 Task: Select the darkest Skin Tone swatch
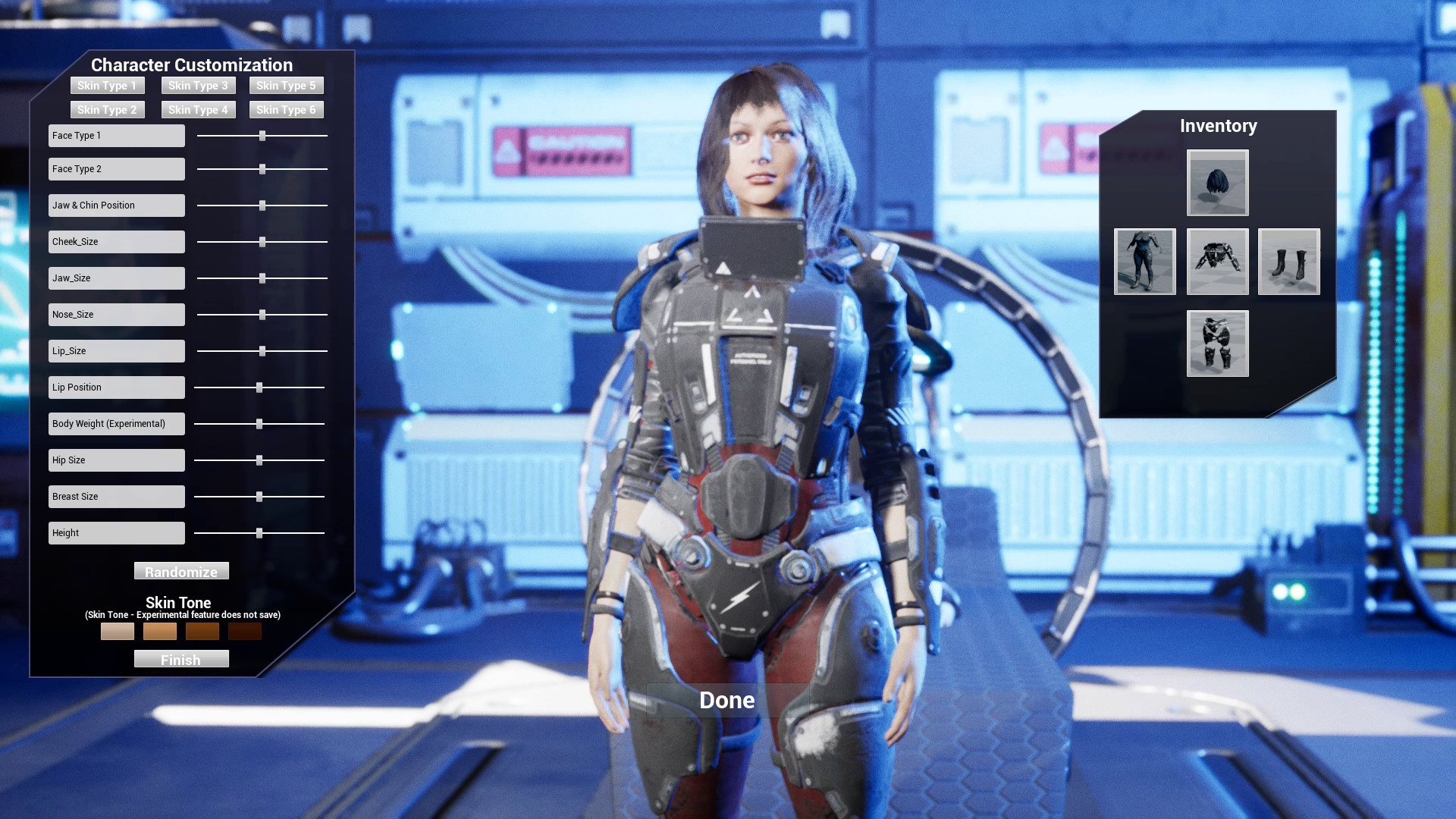click(x=244, y=631)
